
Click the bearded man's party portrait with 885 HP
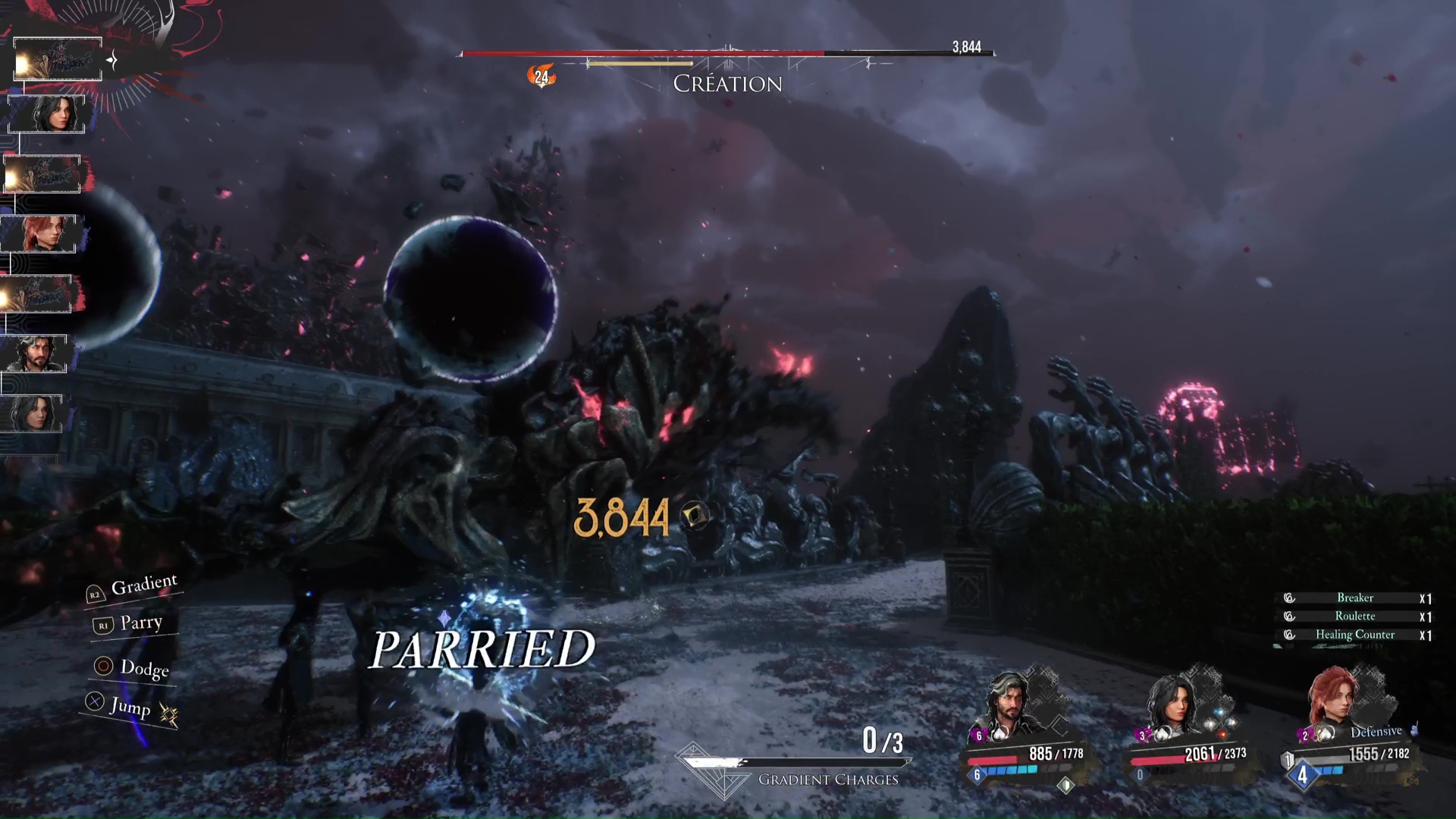tap(1015, 705)
